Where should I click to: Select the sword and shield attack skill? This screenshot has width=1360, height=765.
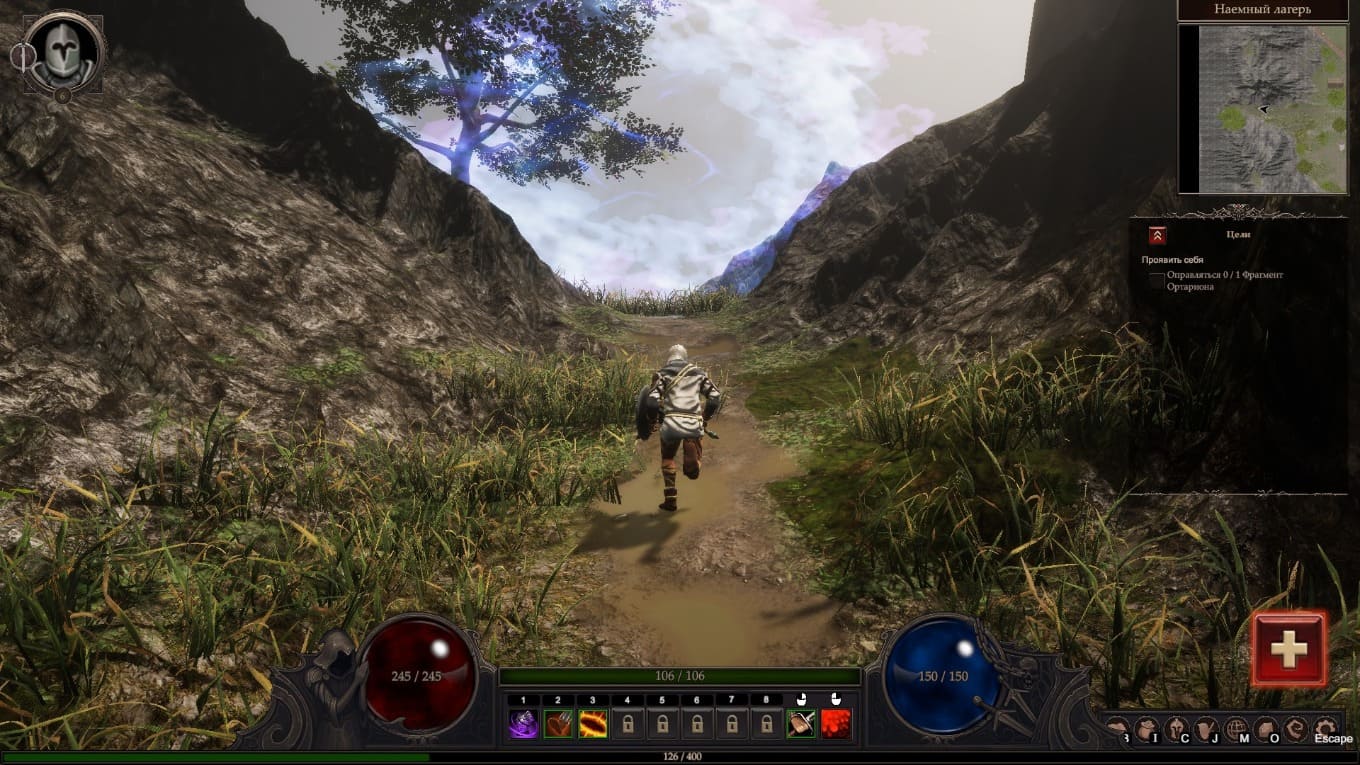coord(801,723)
